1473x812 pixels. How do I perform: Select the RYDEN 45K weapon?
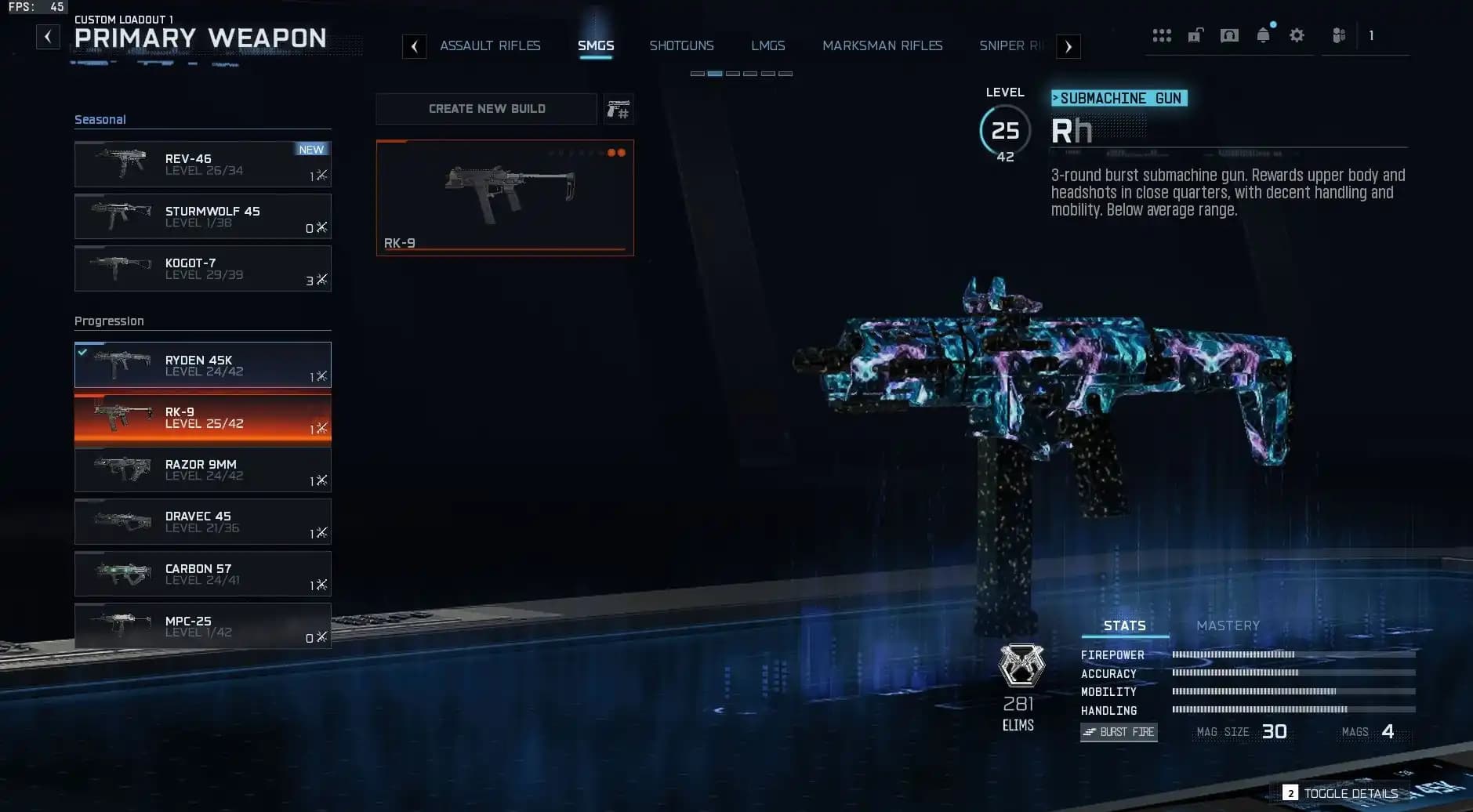click(203, 364)
